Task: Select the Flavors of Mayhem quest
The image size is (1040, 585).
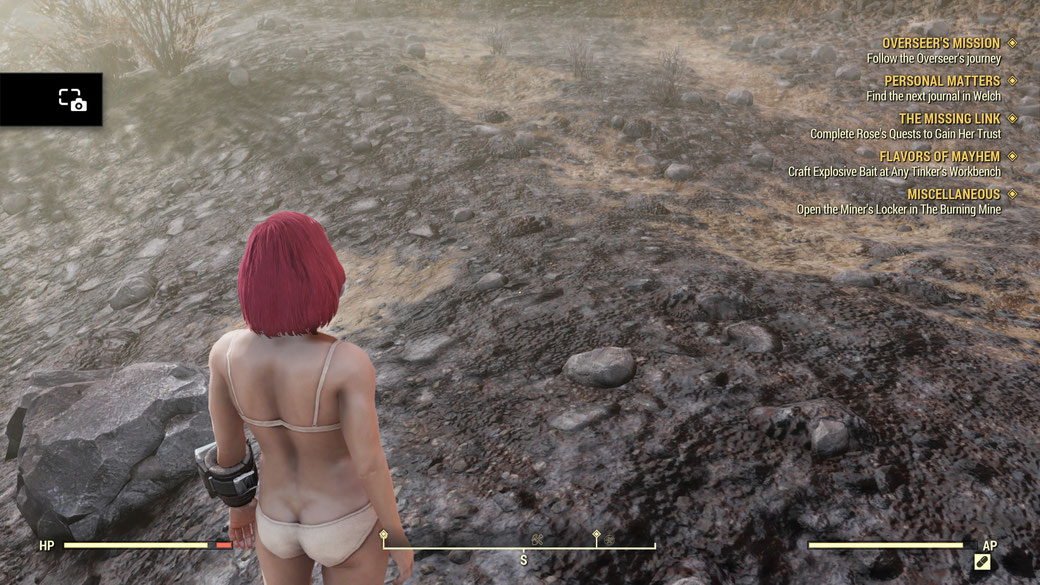Action: [x=939, y=157]
